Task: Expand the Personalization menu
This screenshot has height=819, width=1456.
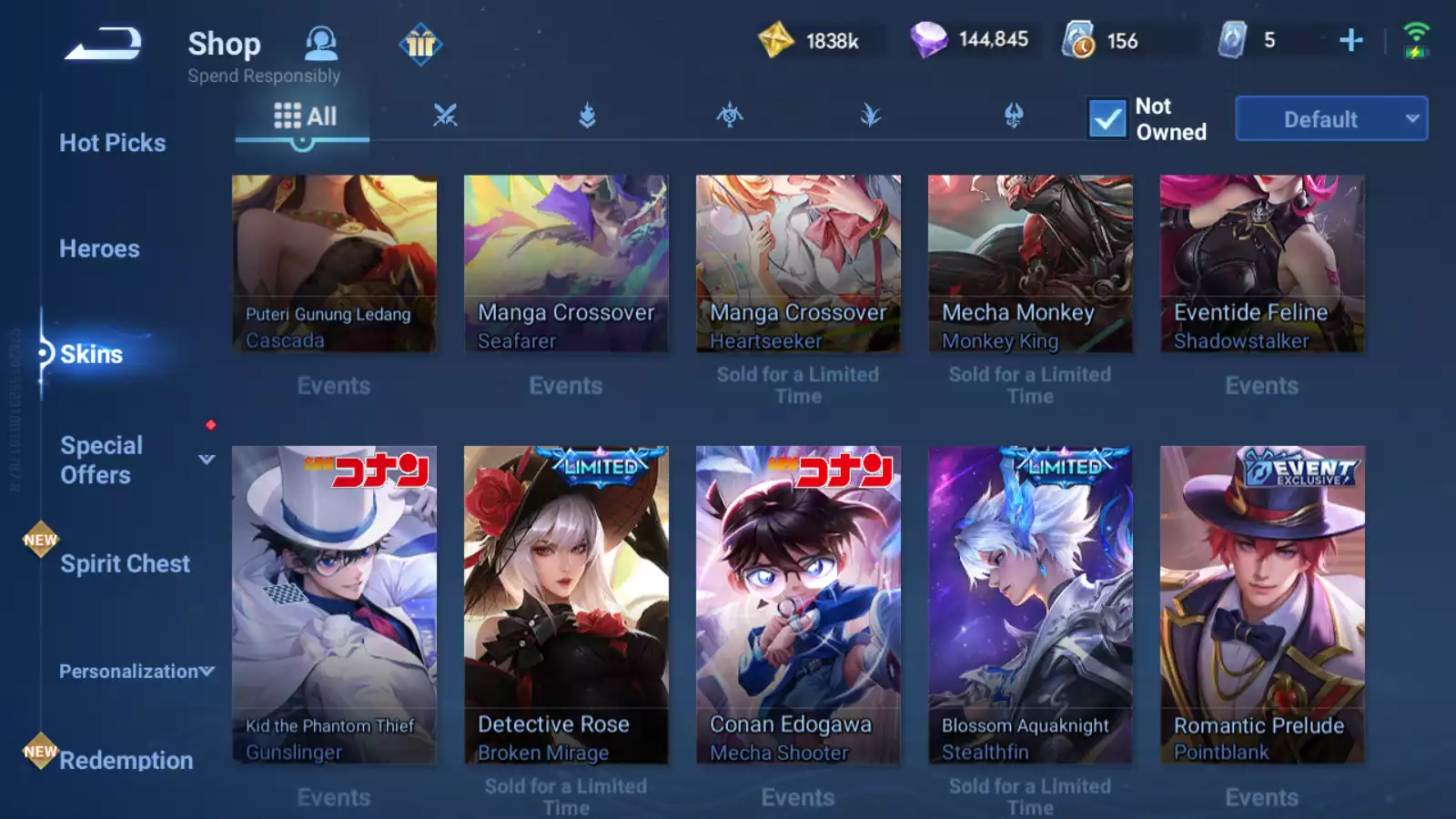Action: [x=136, y=672]
